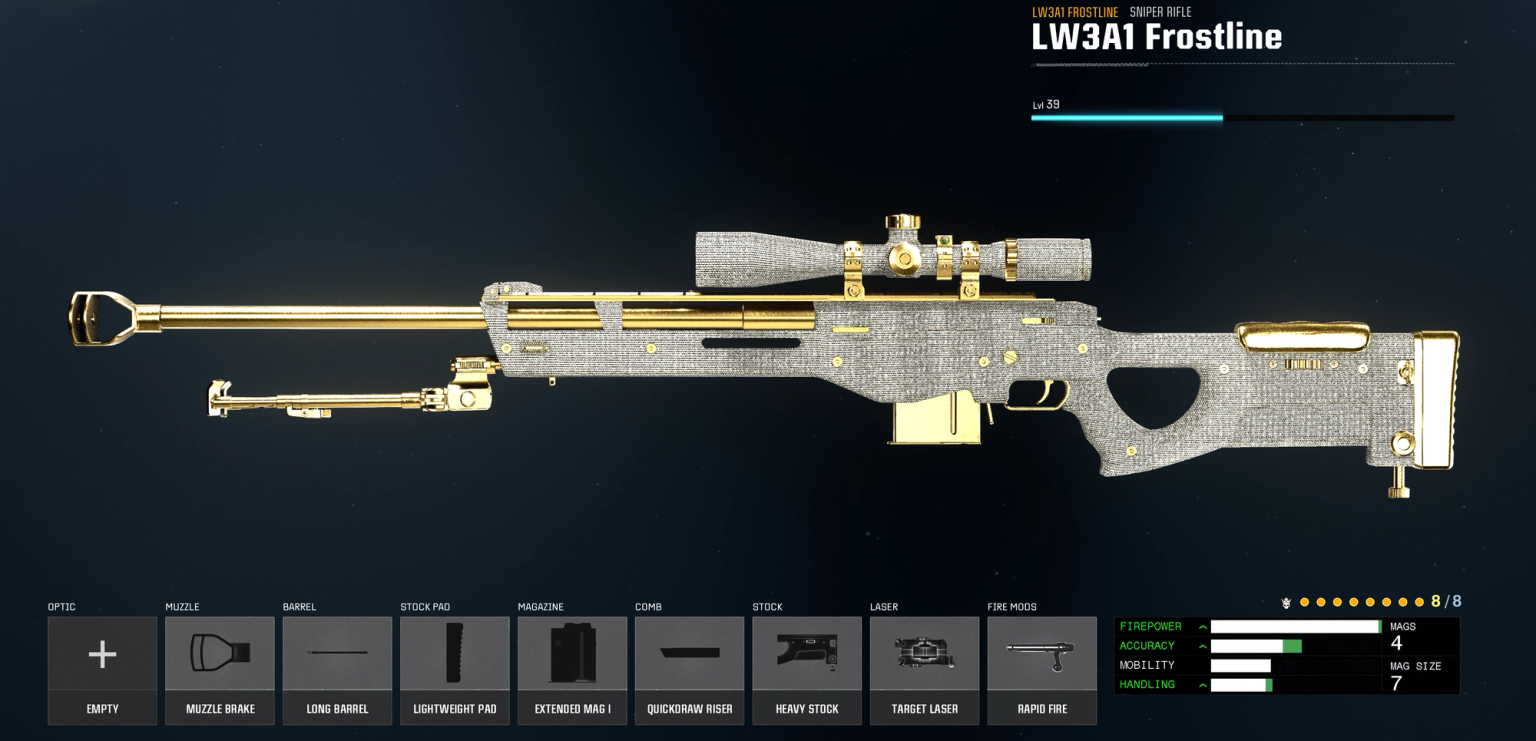Select the Muzzle Brake attachment icon
The width and height of the screenshot is (1536, 741).
(x=220, y=653)
